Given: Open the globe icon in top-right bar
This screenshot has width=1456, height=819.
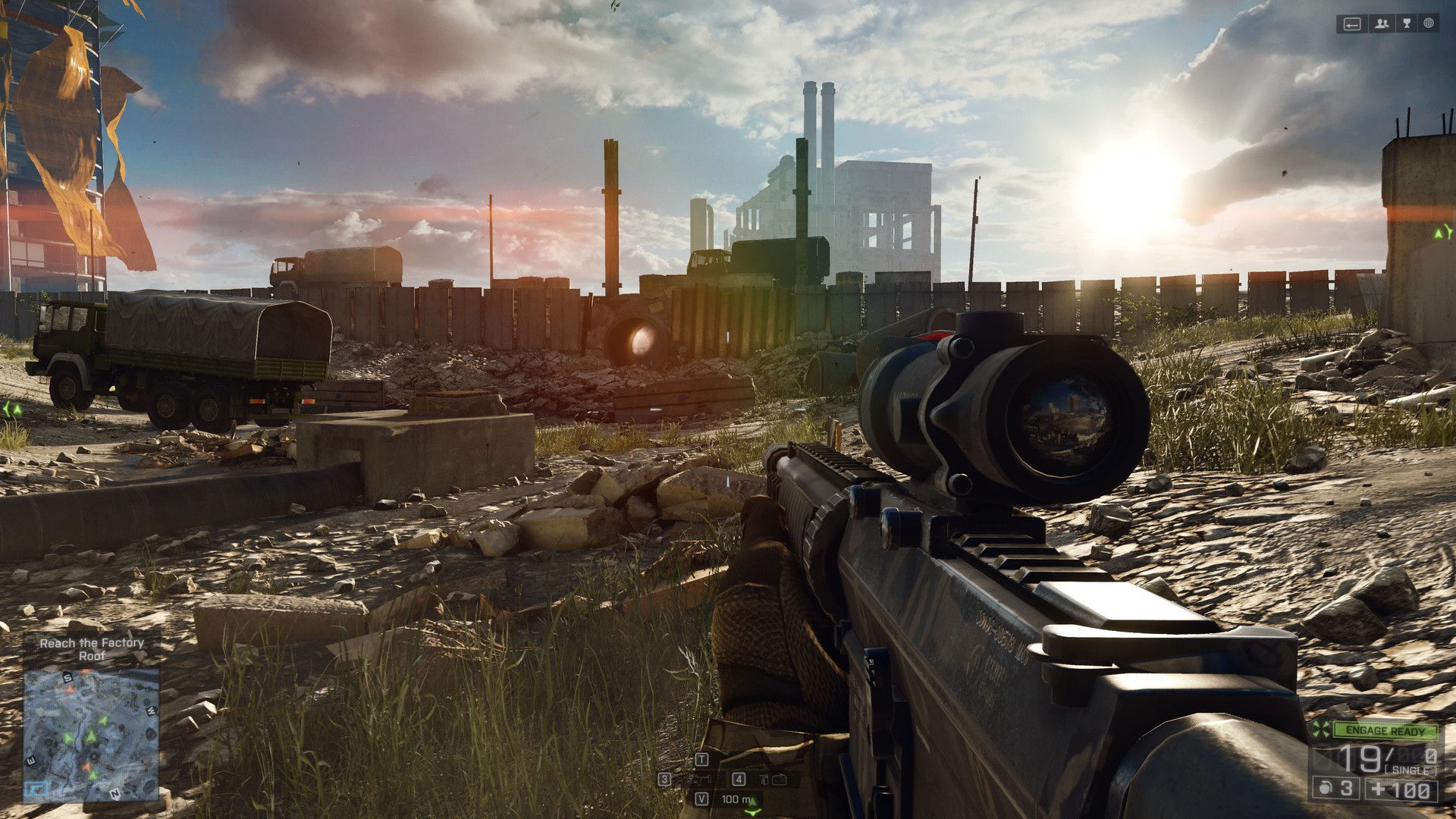Looking at the screenshot, I should coord(1429,24).
